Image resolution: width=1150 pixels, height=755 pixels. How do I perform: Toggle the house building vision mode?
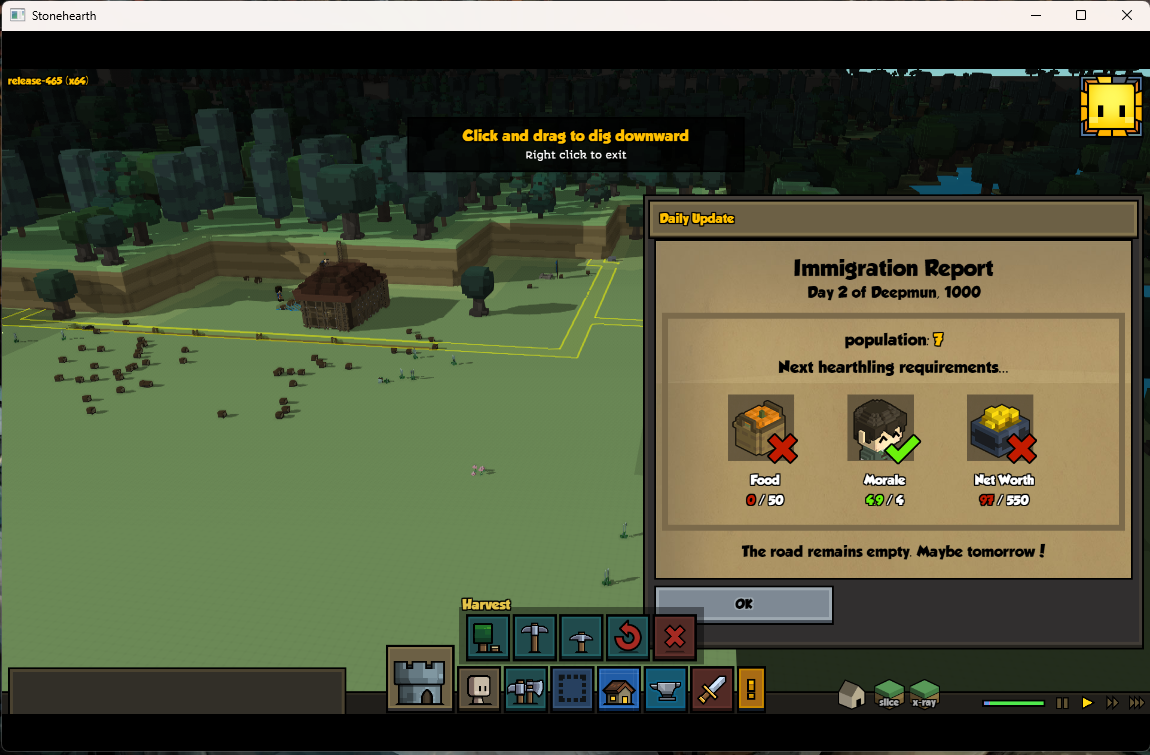tap(851, 695)
